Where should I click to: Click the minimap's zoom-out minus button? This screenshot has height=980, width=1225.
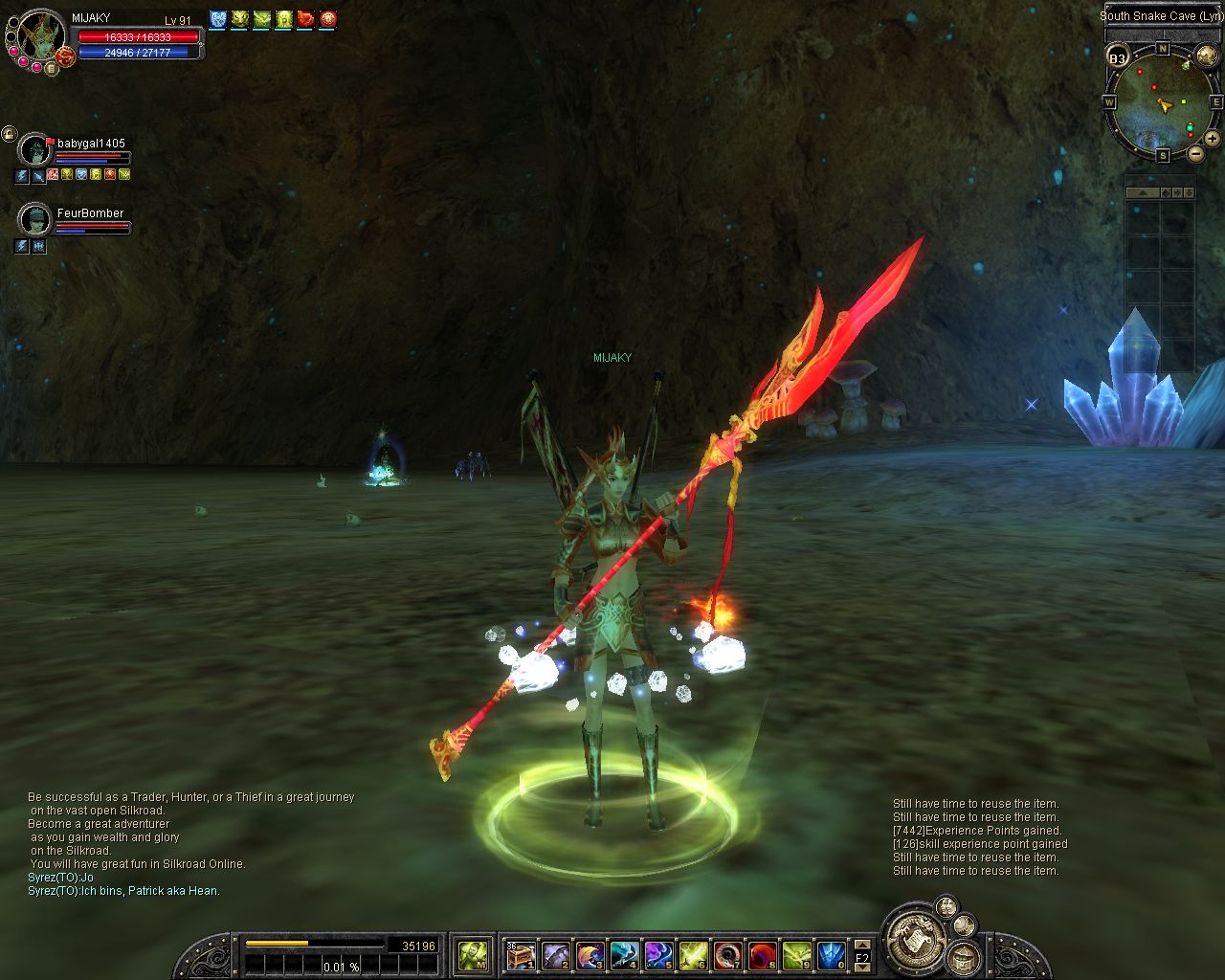click(x=1196, y=152)
